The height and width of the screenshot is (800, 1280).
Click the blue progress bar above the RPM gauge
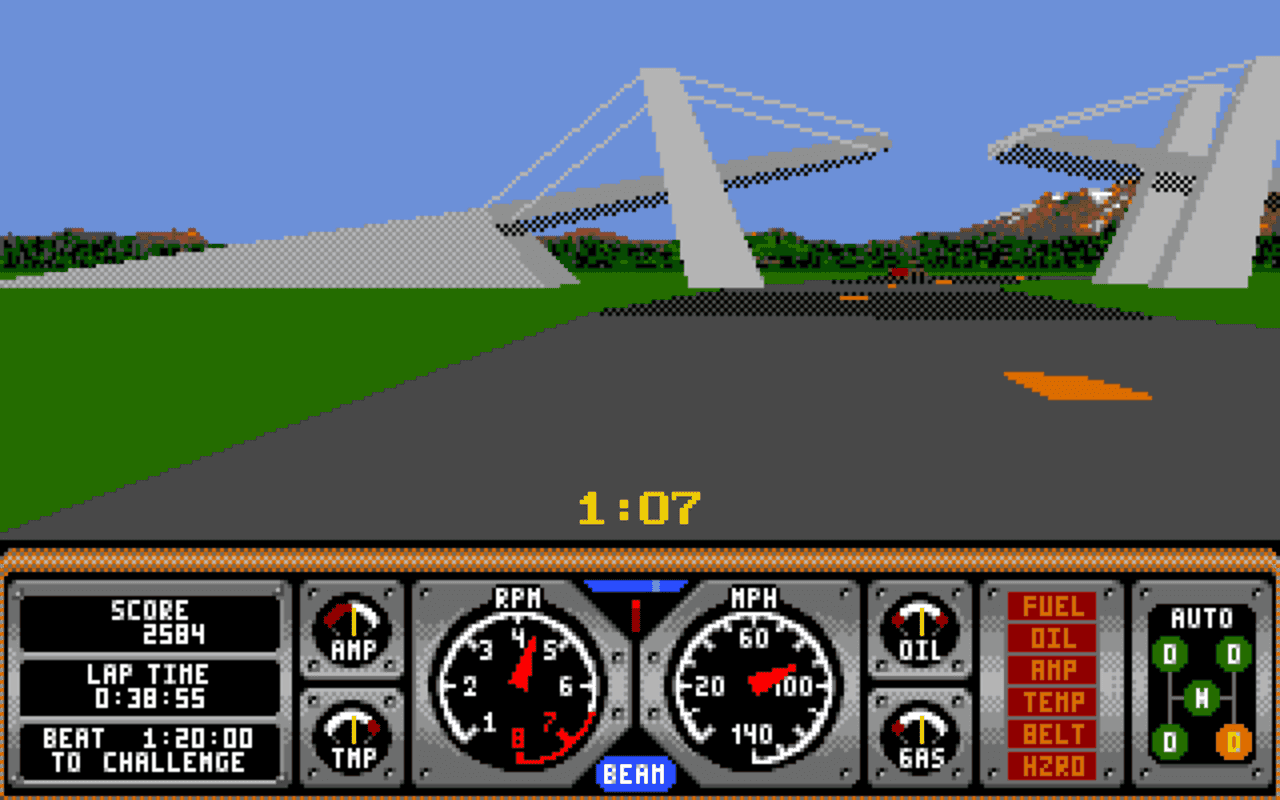tap(637, 583)
